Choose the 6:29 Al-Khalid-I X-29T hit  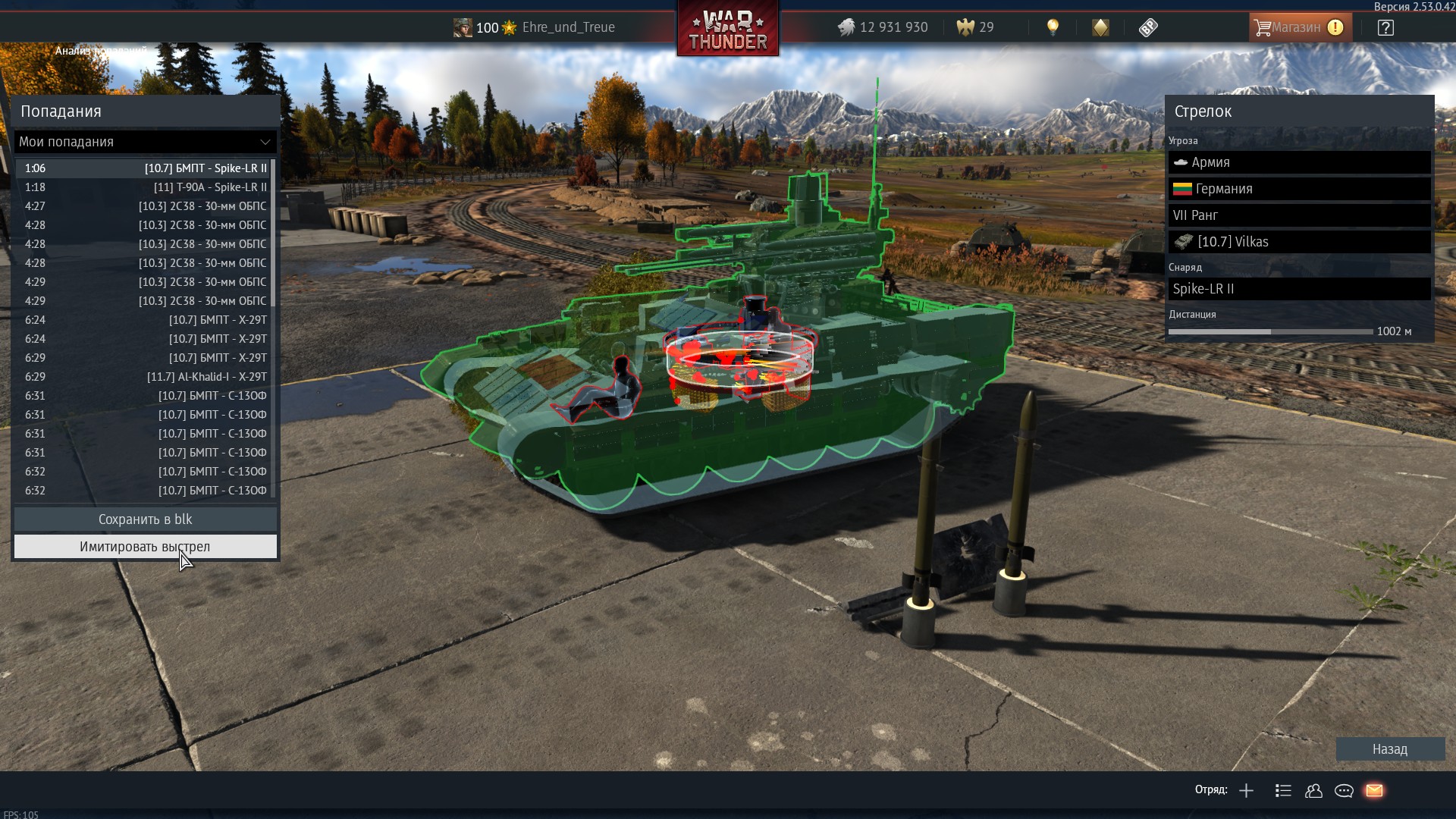pyautogui.click(x=145, y=377)
